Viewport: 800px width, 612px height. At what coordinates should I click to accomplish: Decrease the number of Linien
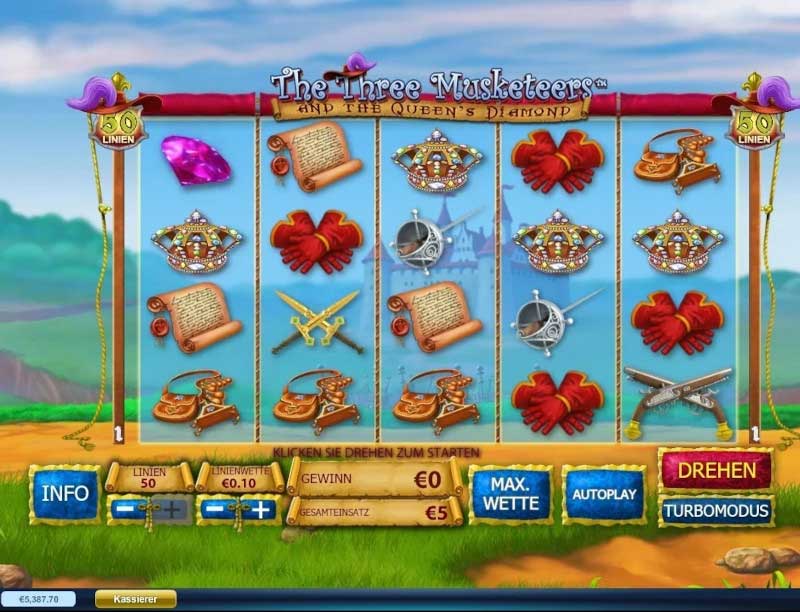point(125,510)
